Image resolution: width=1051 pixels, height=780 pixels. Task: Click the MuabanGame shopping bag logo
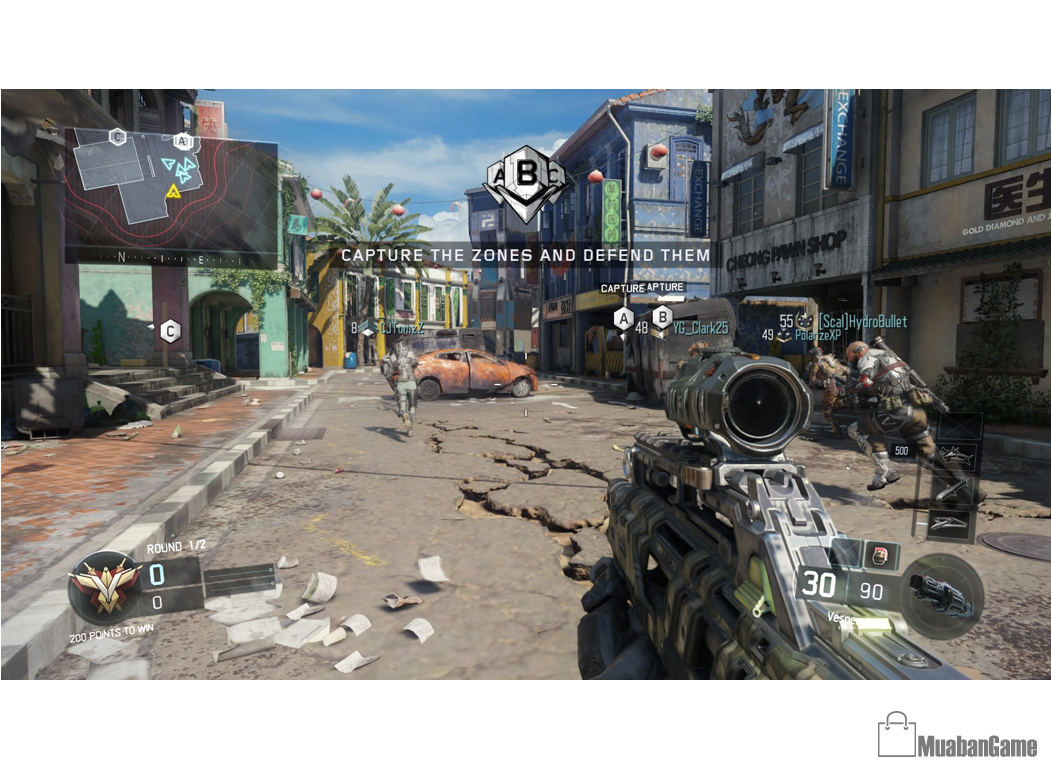pos(896,735)
